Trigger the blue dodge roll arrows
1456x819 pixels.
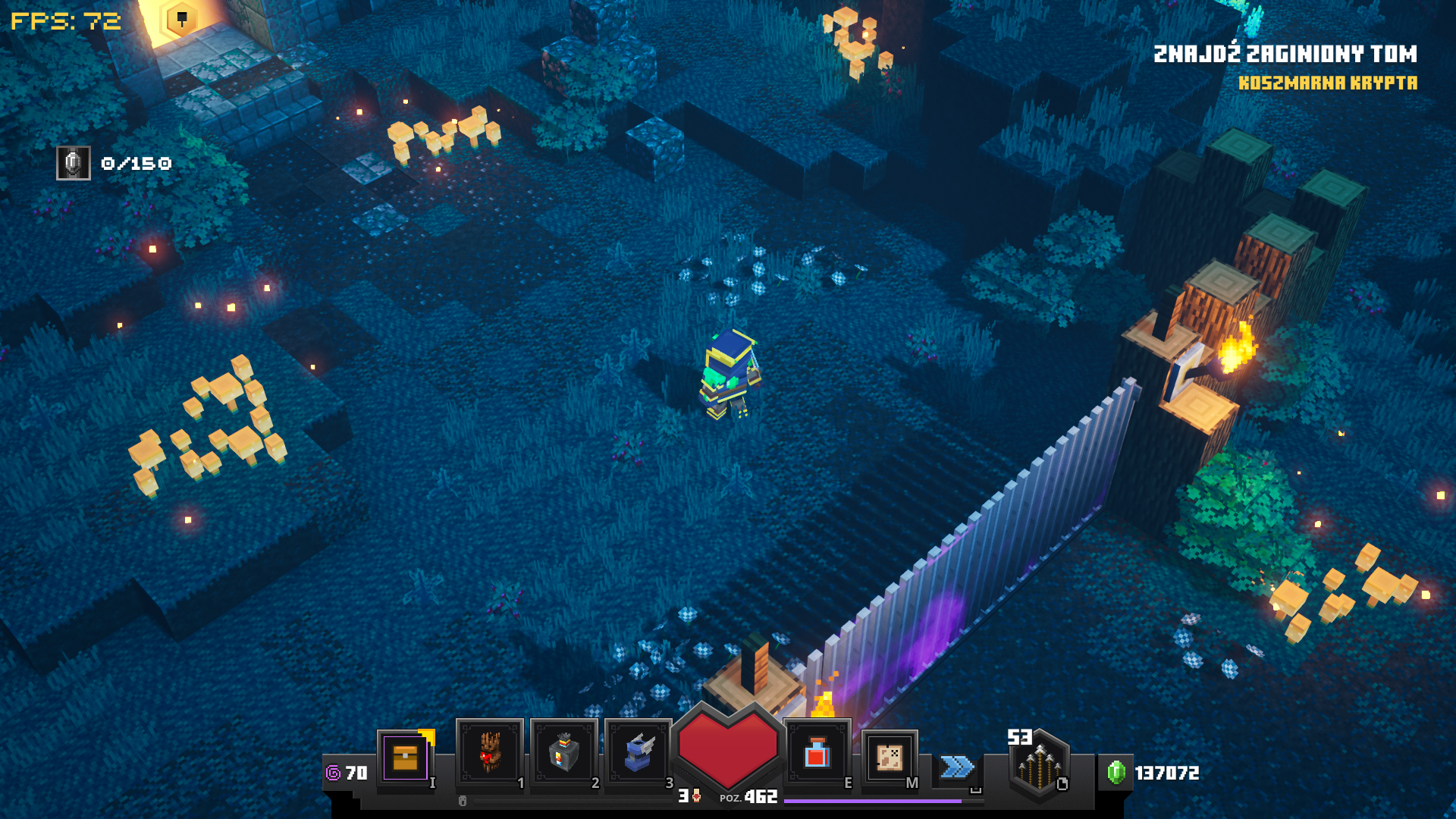[957, 767]
